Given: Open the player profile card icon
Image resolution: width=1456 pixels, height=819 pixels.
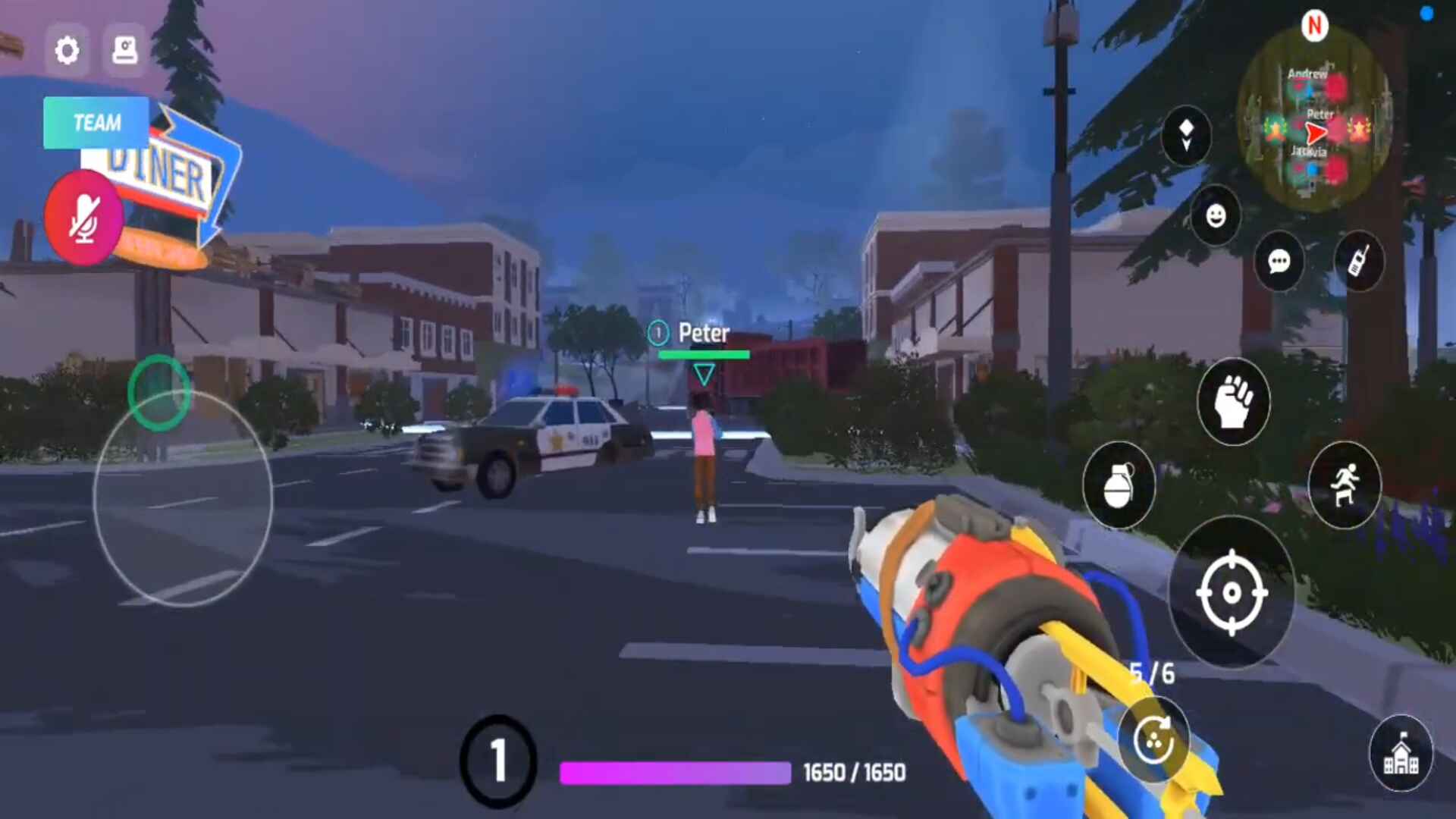Looking at the screenshot, I should point(124,50).
